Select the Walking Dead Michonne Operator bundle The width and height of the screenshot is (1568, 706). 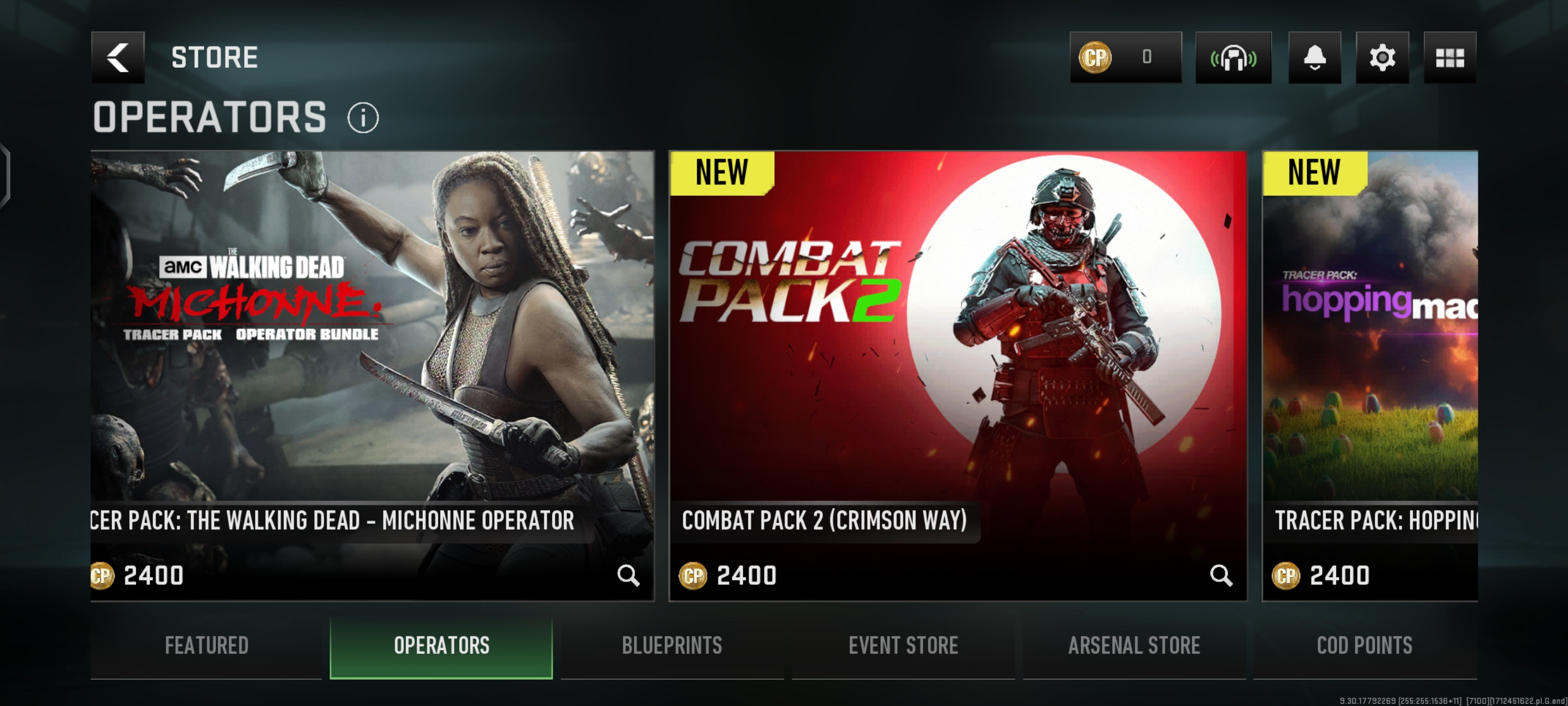(372, 341)
